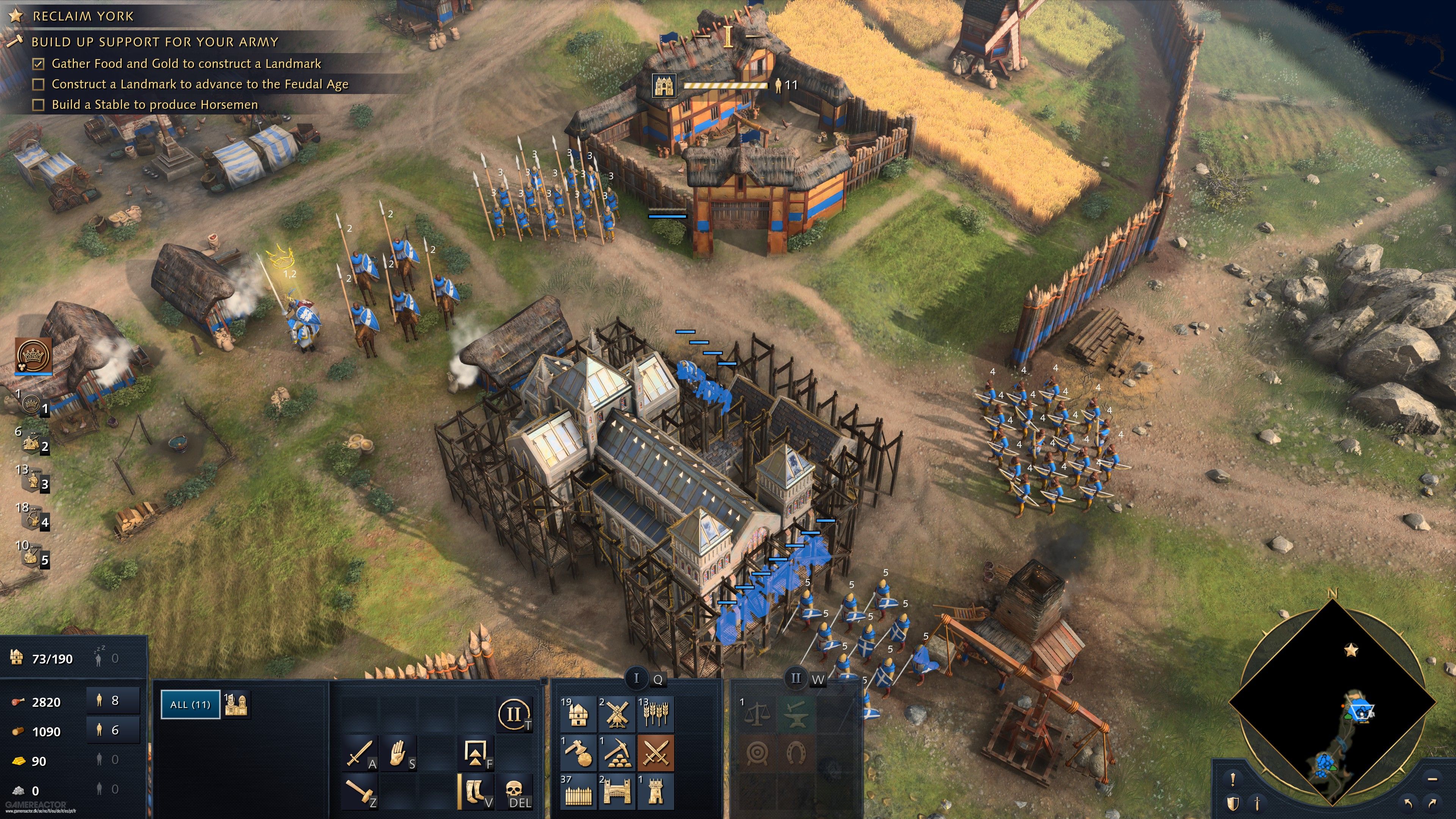The width and height of the screenshot is (1456, 819).
Task: Click the minimap
Action: click(x=1332, y=704)
